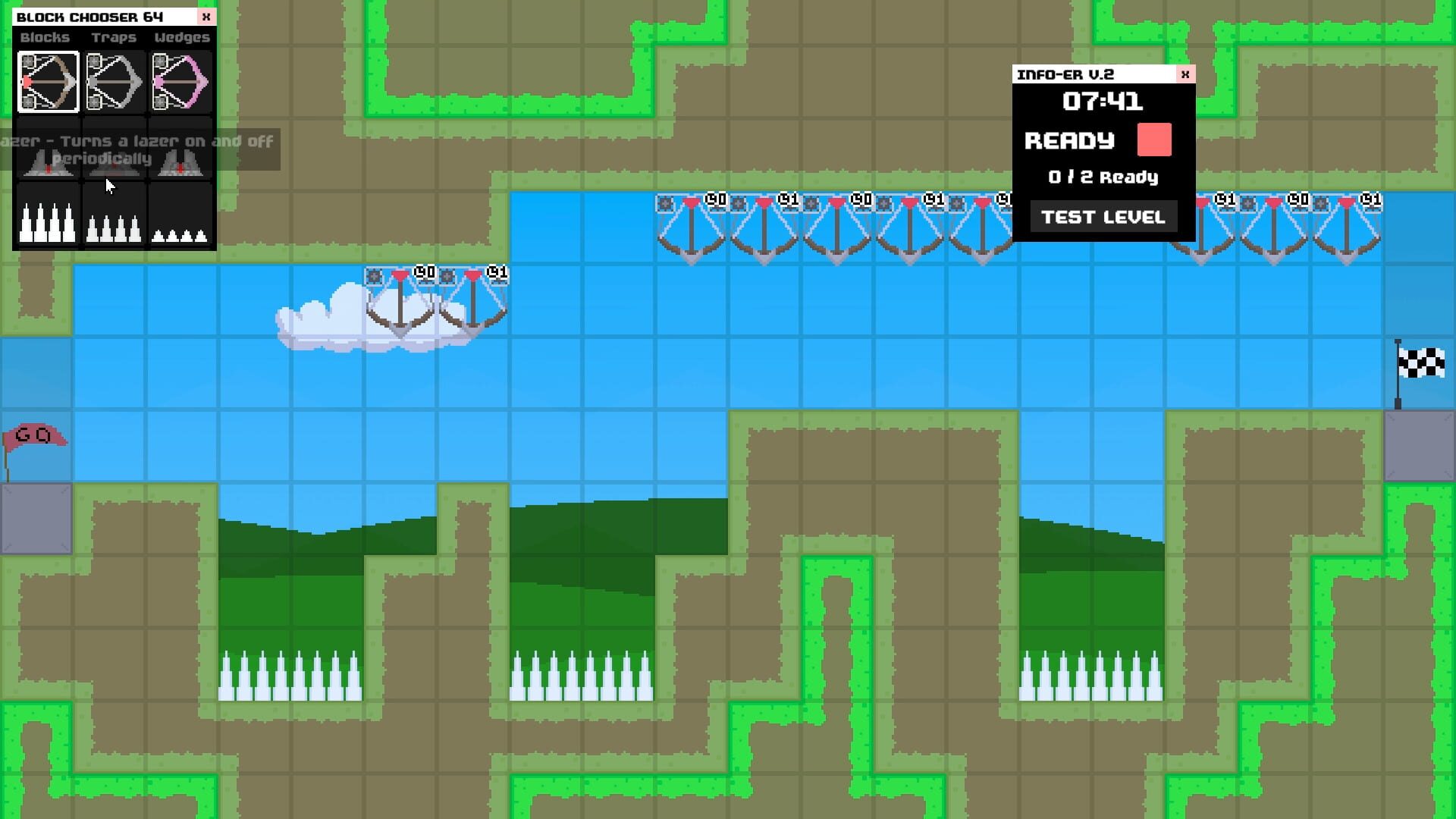
Task: Switch to the Blocks tab
Action: click(43, 37)
